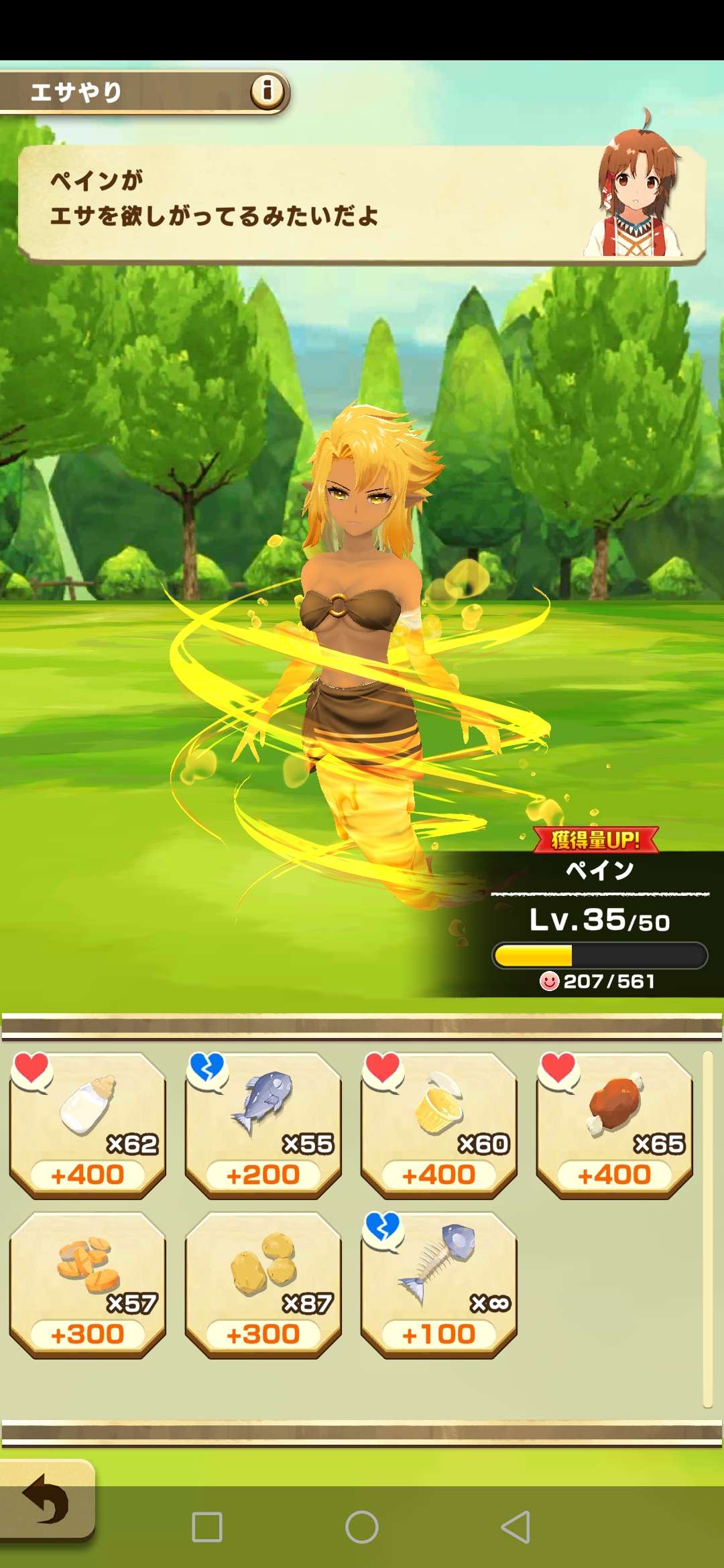Open Android recent apps square button
Image resolution: width=724 pixels, height=1568 pixels.
207,1527
